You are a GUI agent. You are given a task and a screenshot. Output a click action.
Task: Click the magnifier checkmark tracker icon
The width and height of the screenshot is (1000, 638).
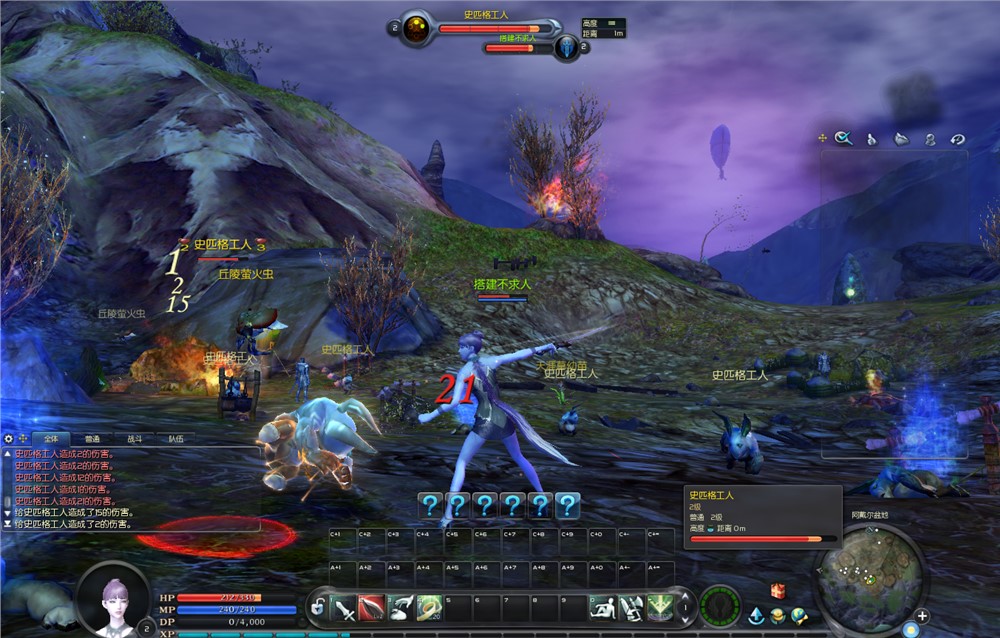[845, 139]
